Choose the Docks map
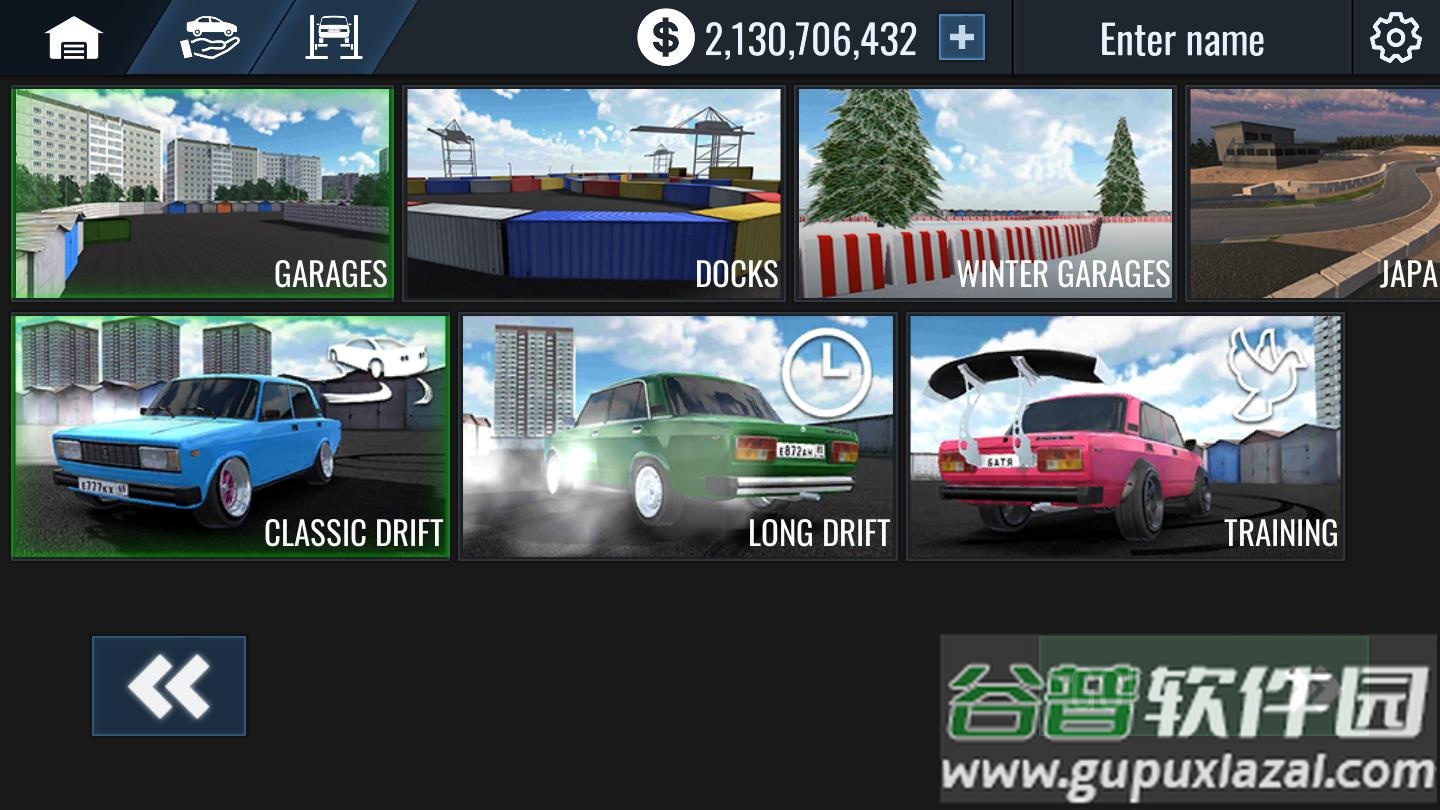This screenshot has height=810, width=1440. coord(593,193)
